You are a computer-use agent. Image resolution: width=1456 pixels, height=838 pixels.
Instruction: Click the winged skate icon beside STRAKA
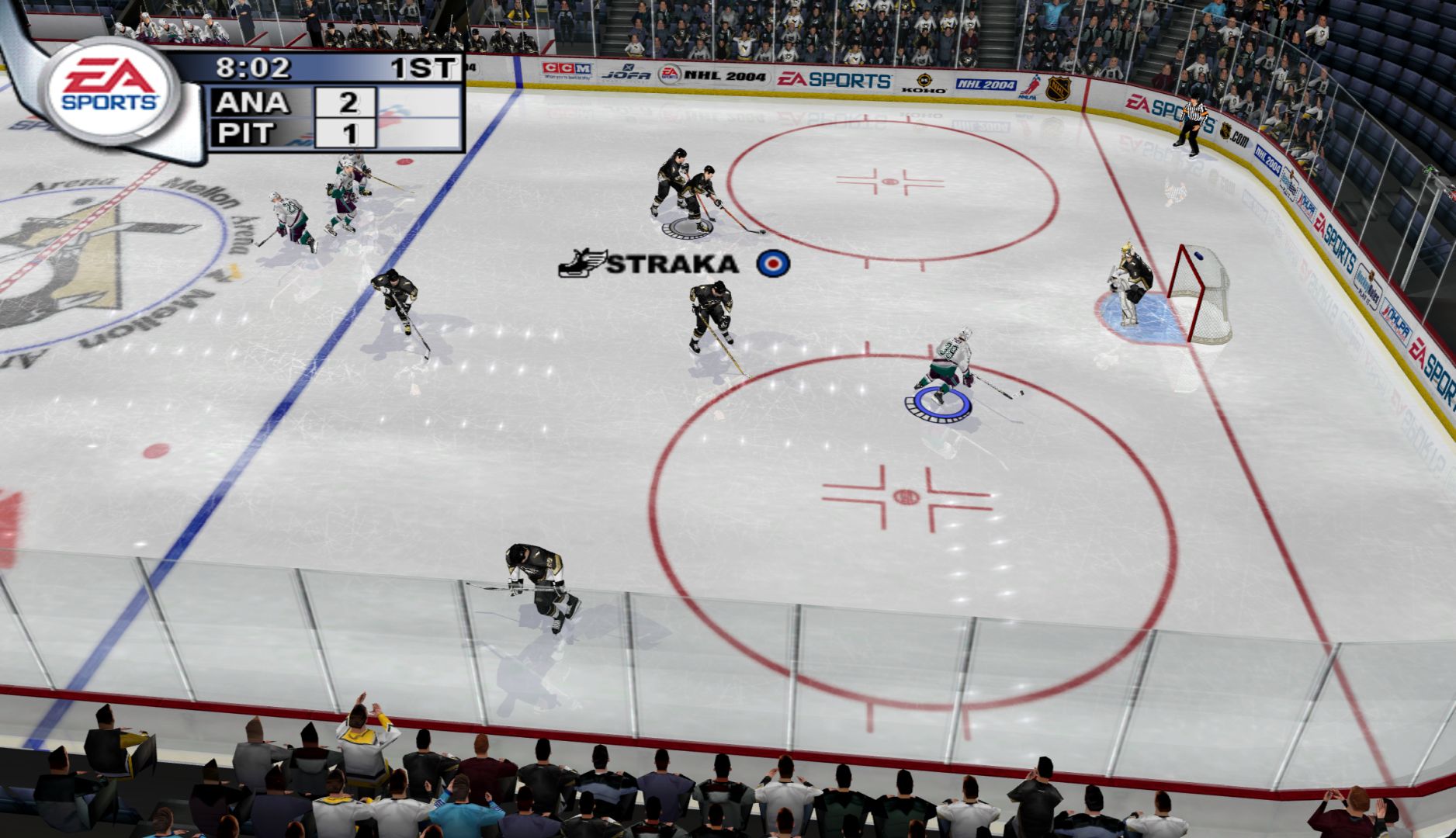click(582, 263)
